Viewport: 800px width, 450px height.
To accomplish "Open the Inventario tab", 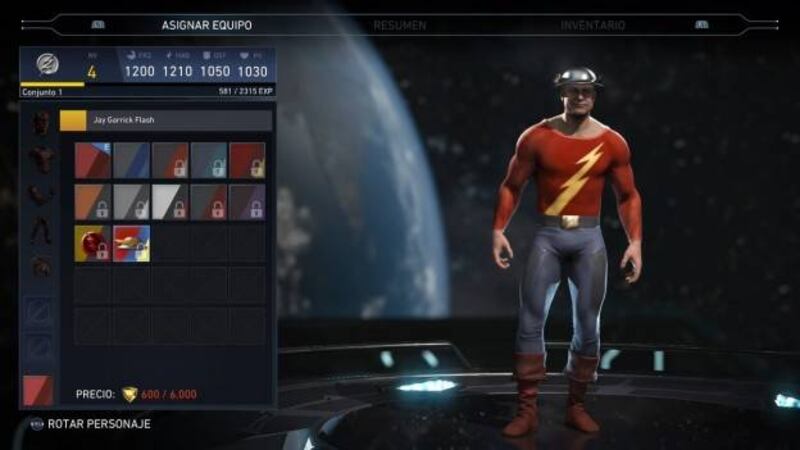I will [593, 25].
